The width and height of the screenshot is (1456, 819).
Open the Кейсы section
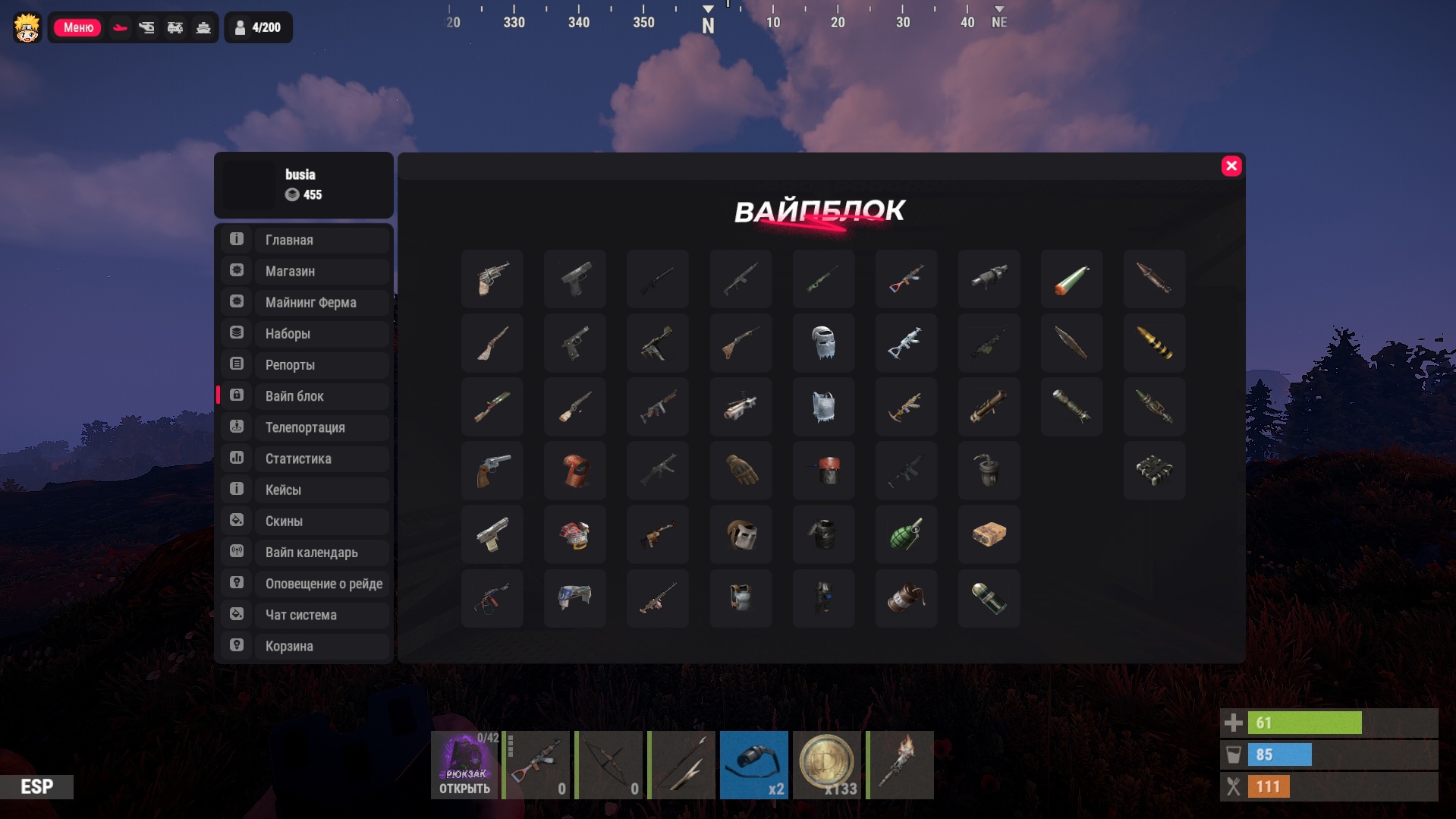pyautogui.click(x=305, y=490)
